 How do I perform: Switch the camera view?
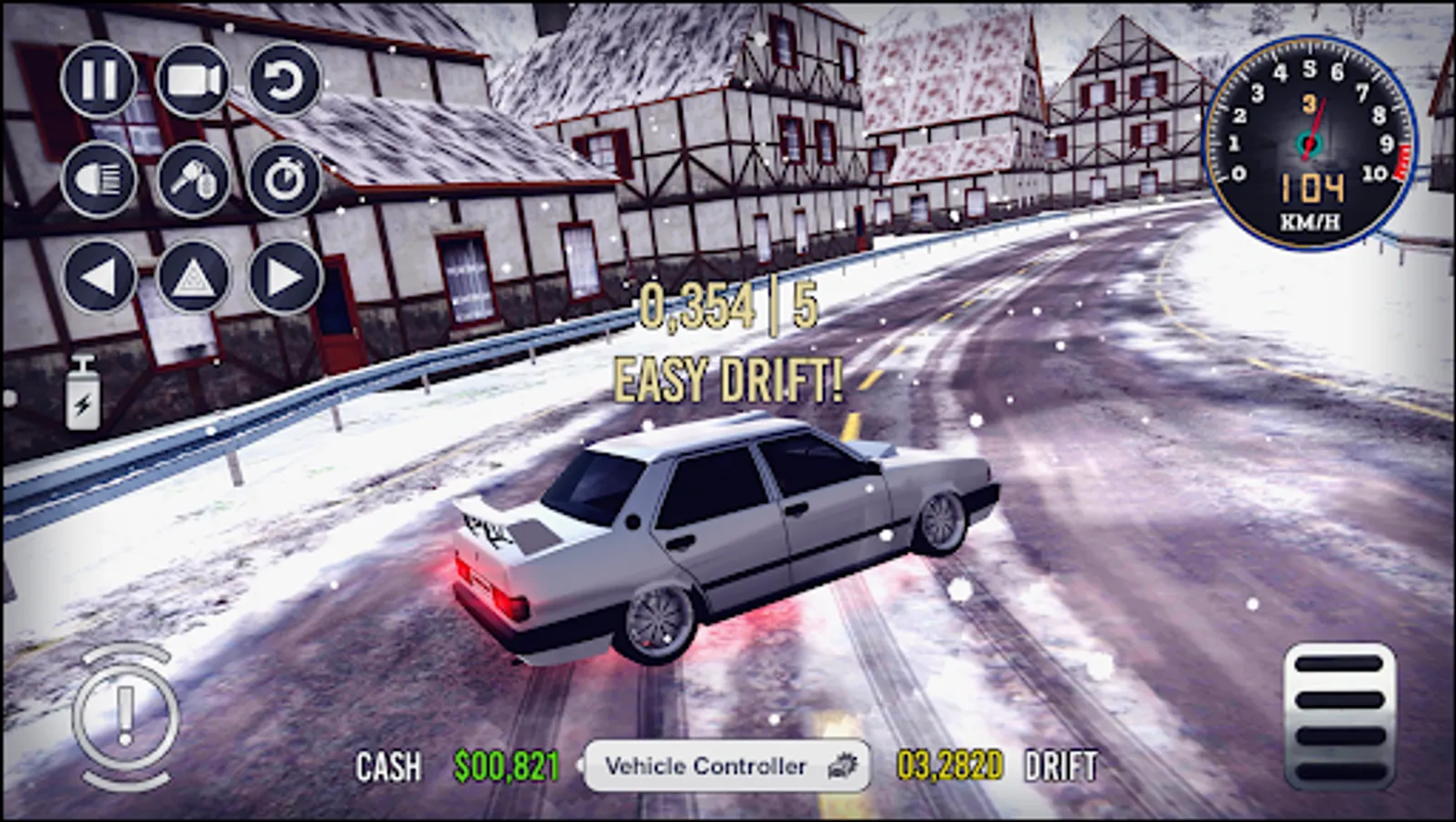click(193, 80)
